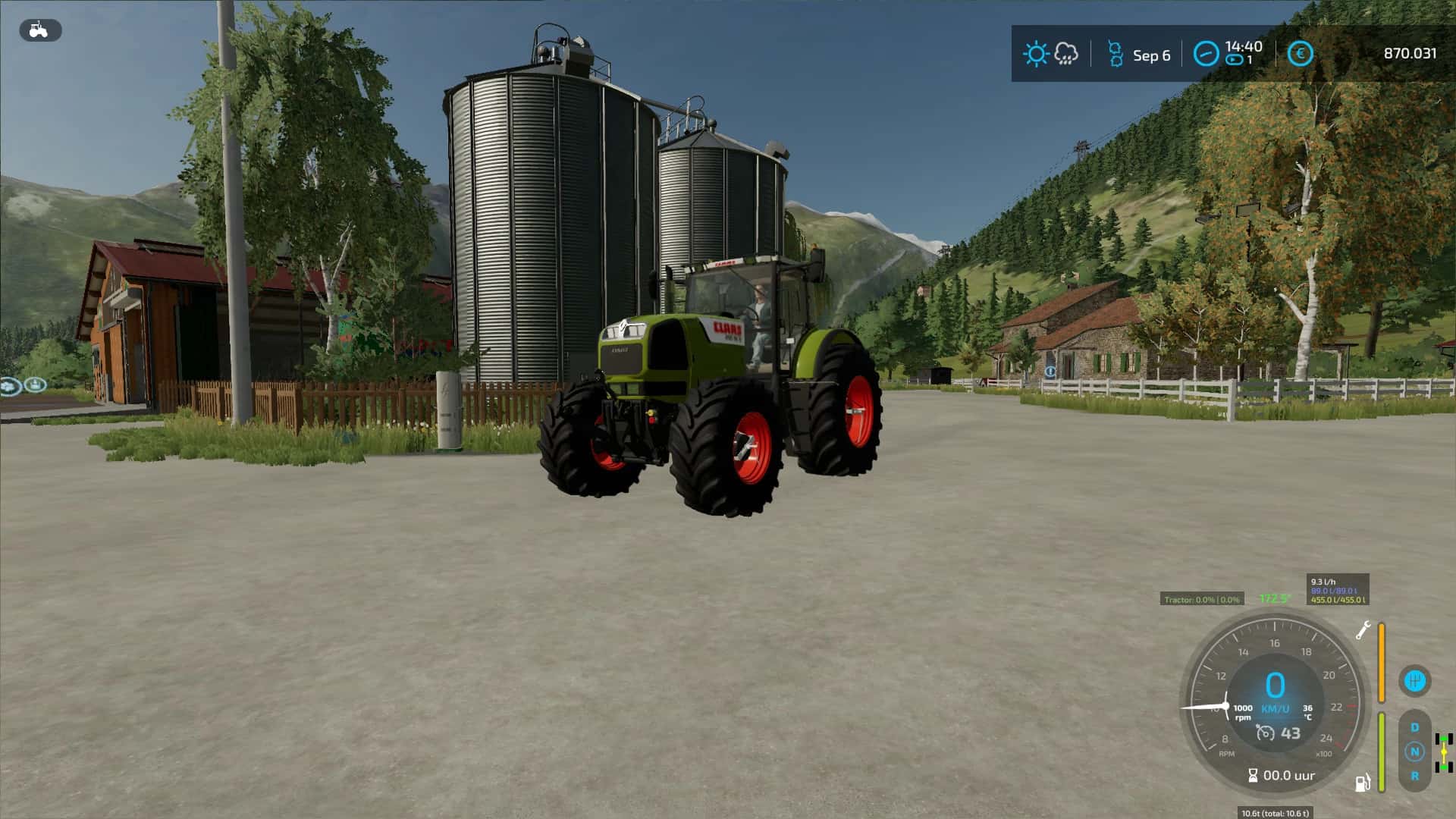Toggle the time speed play icon
This screenshot has height=819, width=1456.
[1234, 60]
